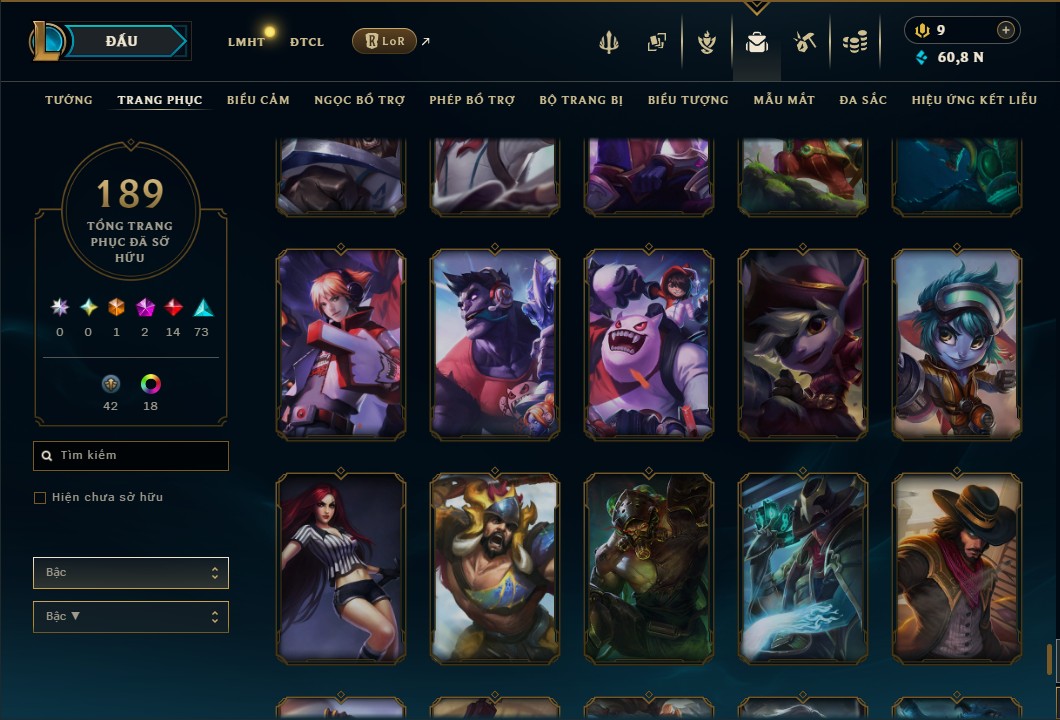Viewport: 1060px width, 720px height.
Task: Switch to the MẪU MẮT wards tab
Action: coord(784,100)
